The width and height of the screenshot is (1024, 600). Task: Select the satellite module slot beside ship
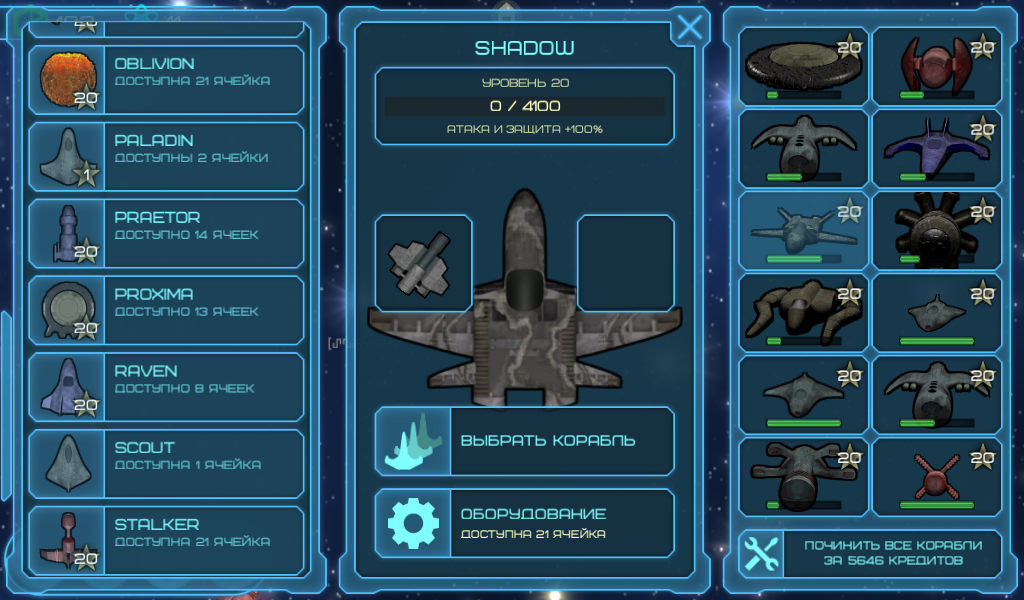tap(424, 263)
